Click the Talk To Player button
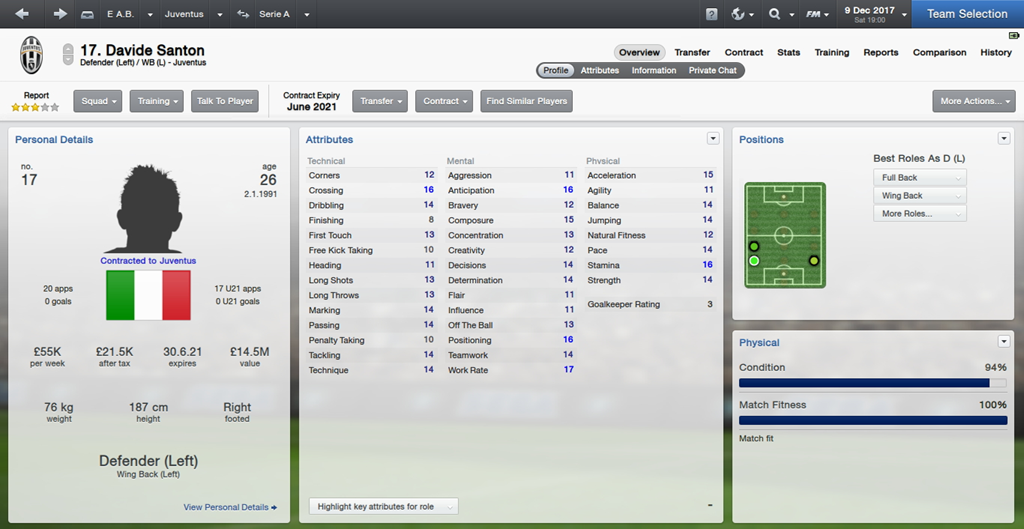 (225, 101)
